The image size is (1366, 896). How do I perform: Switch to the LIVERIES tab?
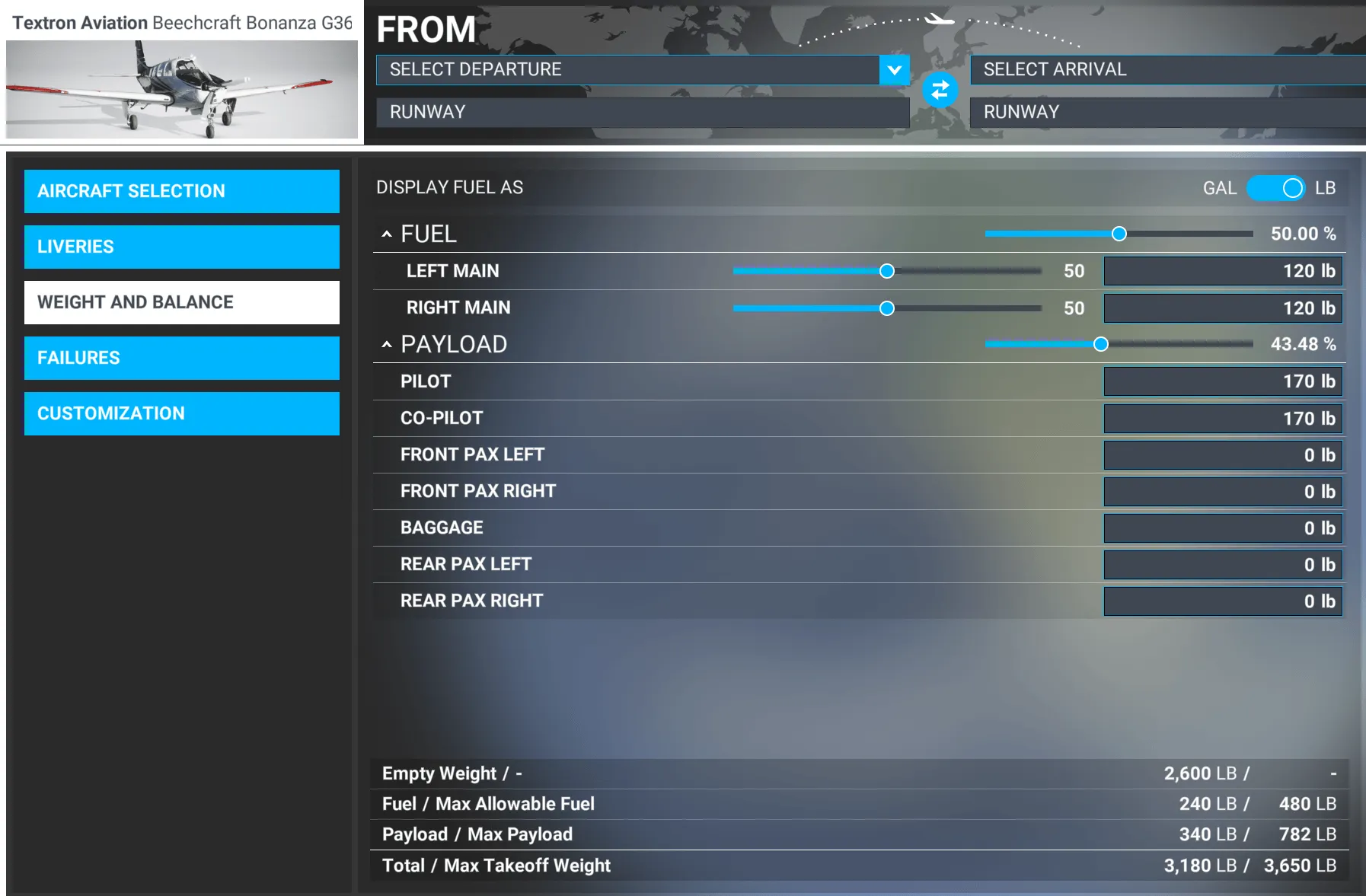tap(182, 247)
